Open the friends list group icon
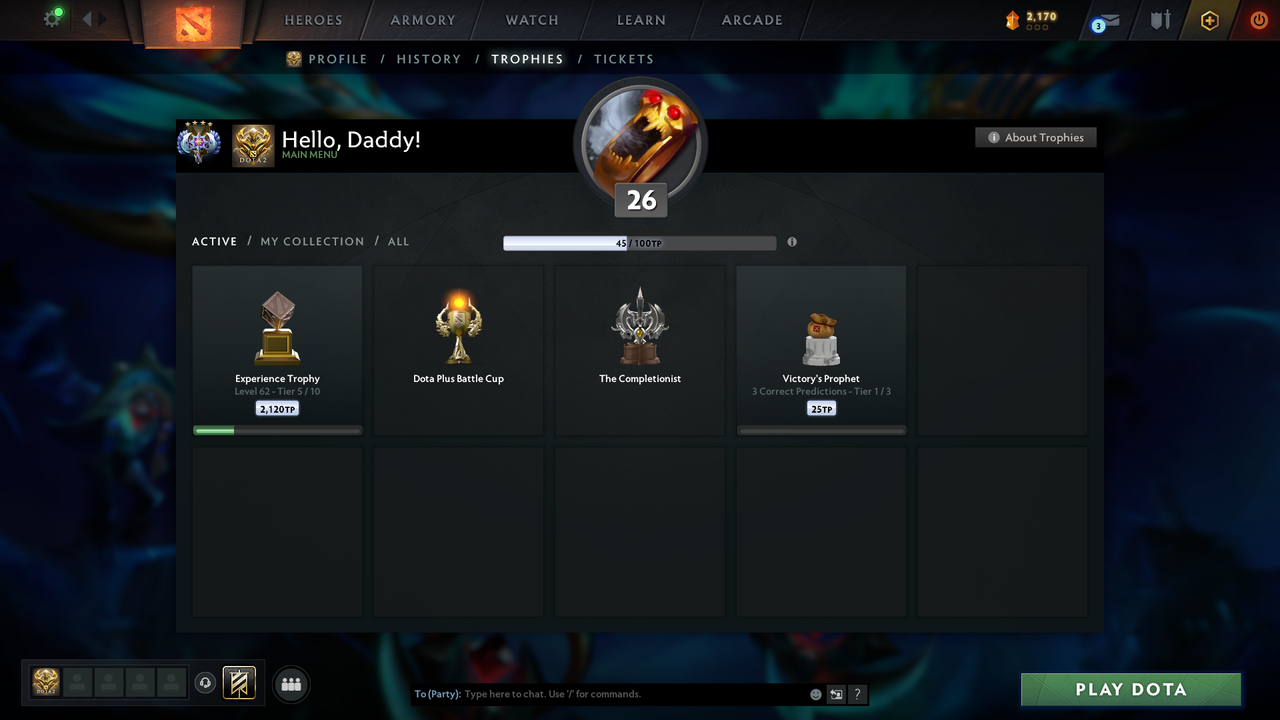1280x720 pixels. 290,684
